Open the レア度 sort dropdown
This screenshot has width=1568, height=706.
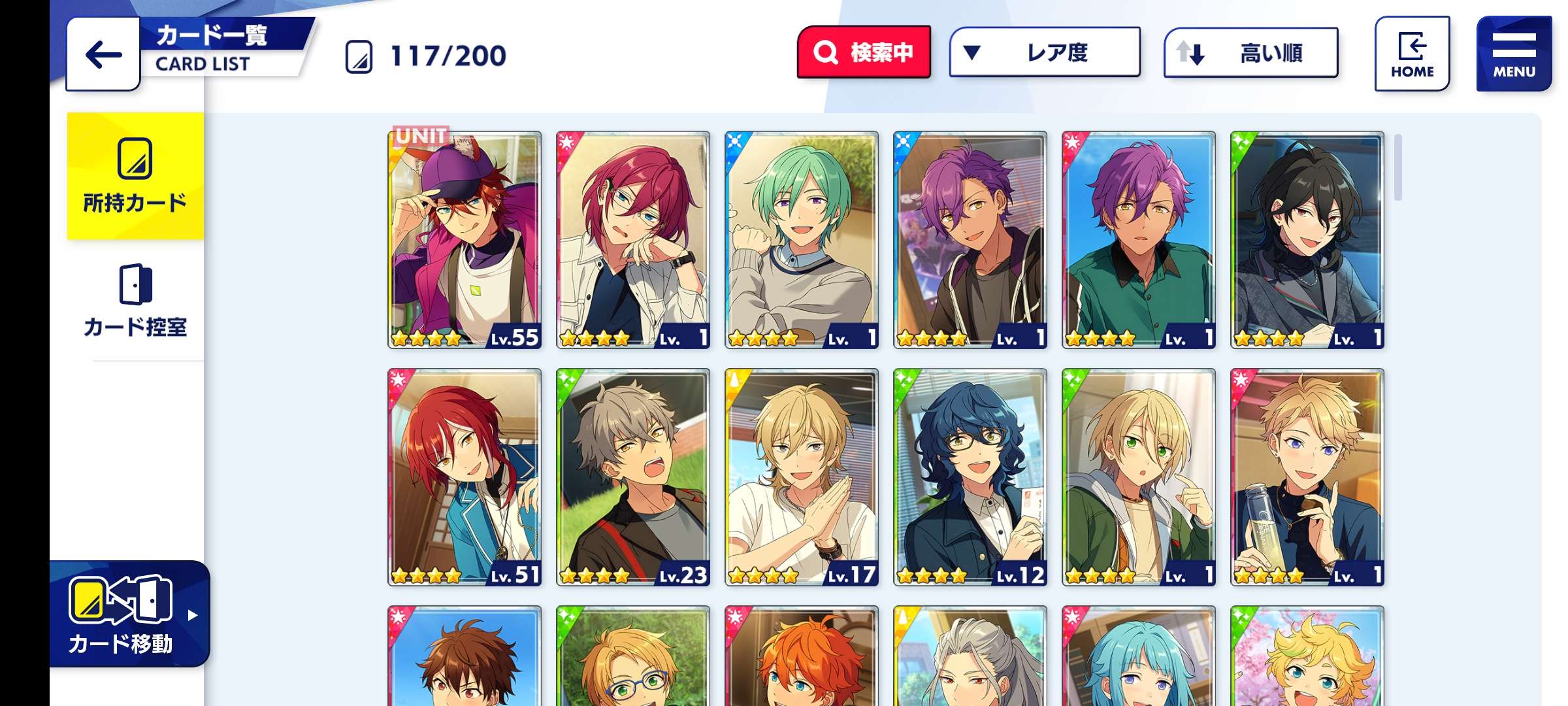click(x=1044, y=52)
